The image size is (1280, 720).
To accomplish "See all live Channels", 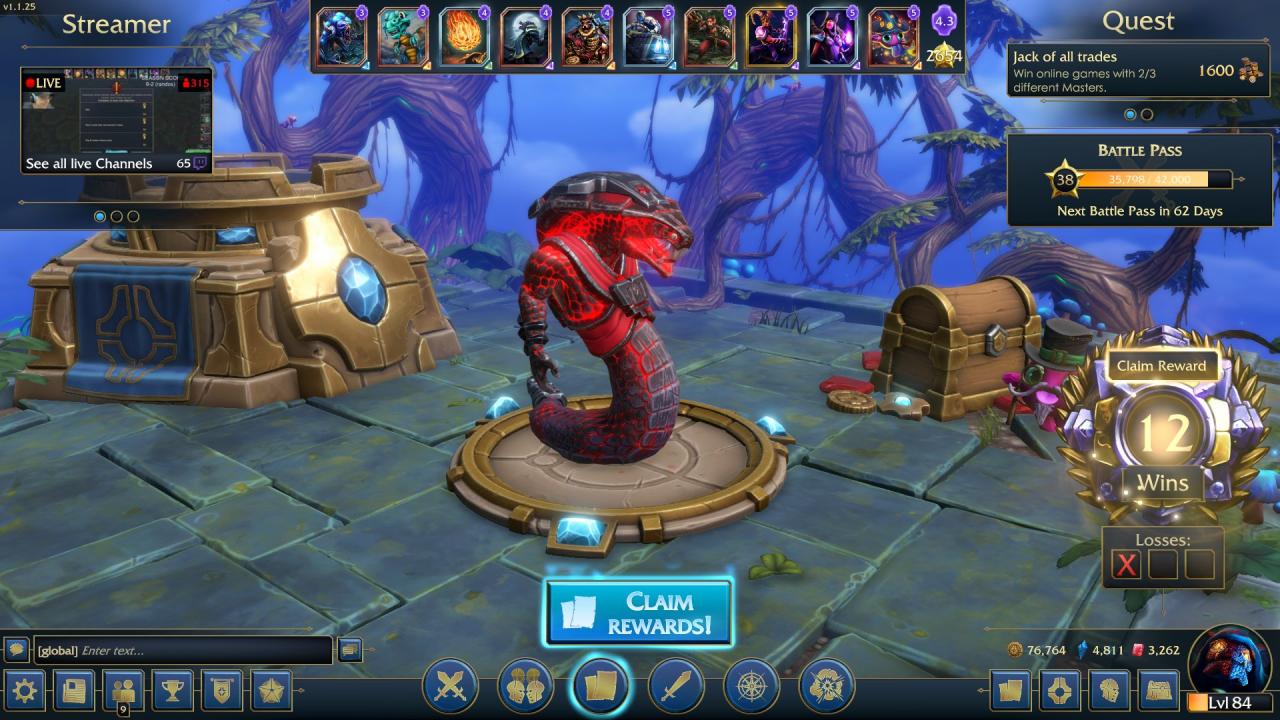I will pyautogui.click(x=90, y=163).
